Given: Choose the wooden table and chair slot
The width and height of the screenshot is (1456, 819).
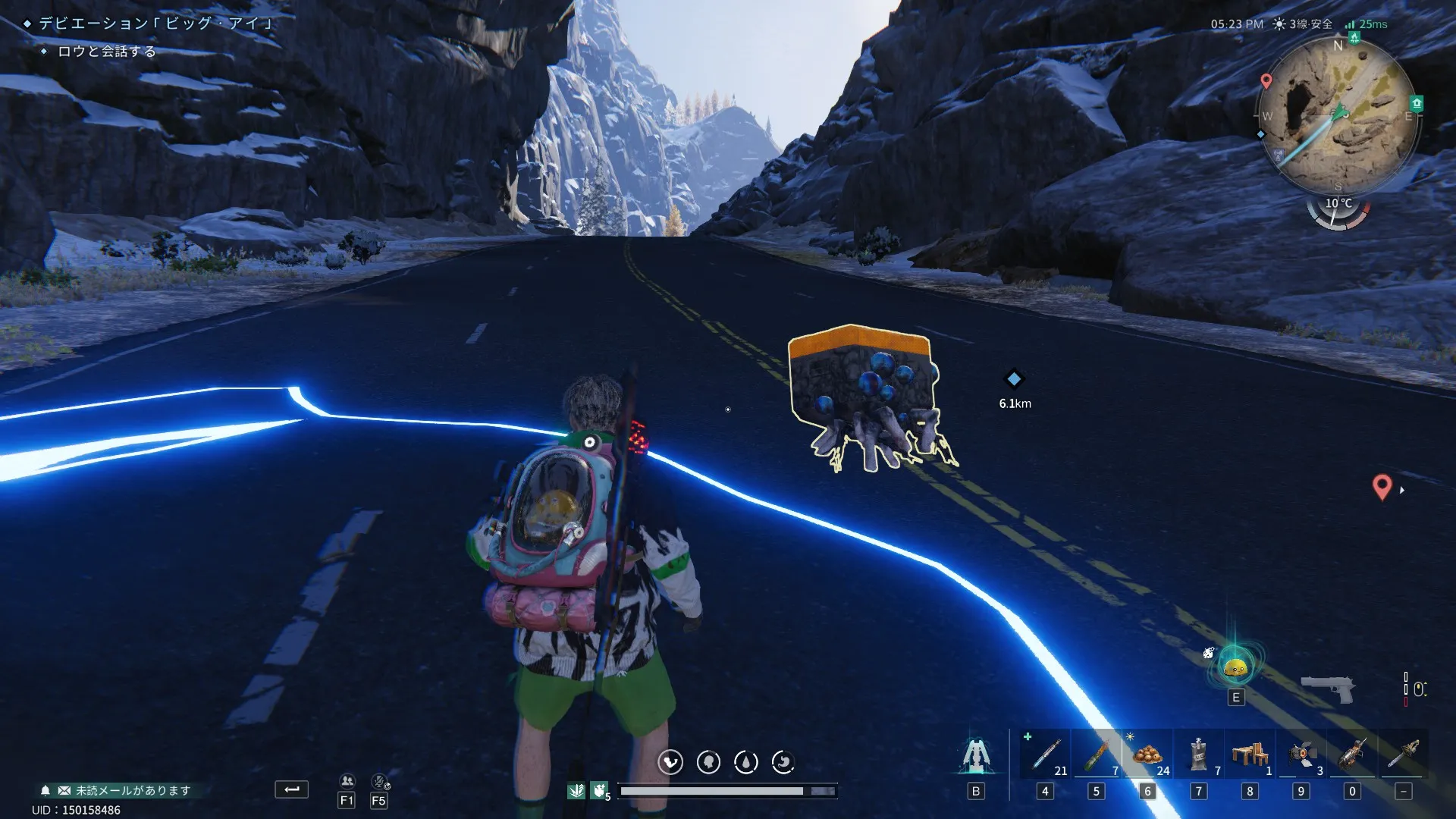Looking at the screenshot, I should point(1250,755).
